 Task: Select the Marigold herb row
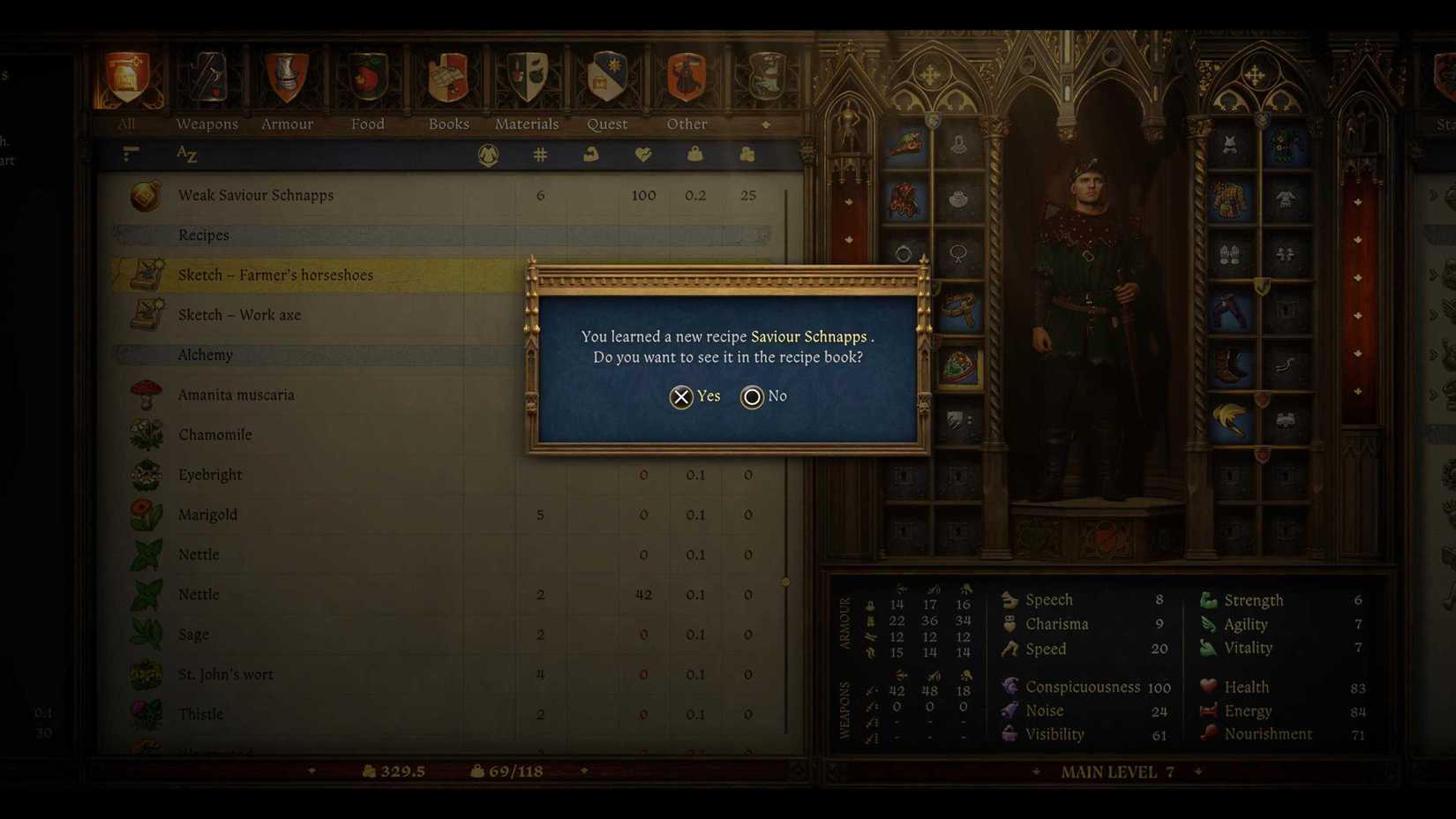[x=208, y=515]
